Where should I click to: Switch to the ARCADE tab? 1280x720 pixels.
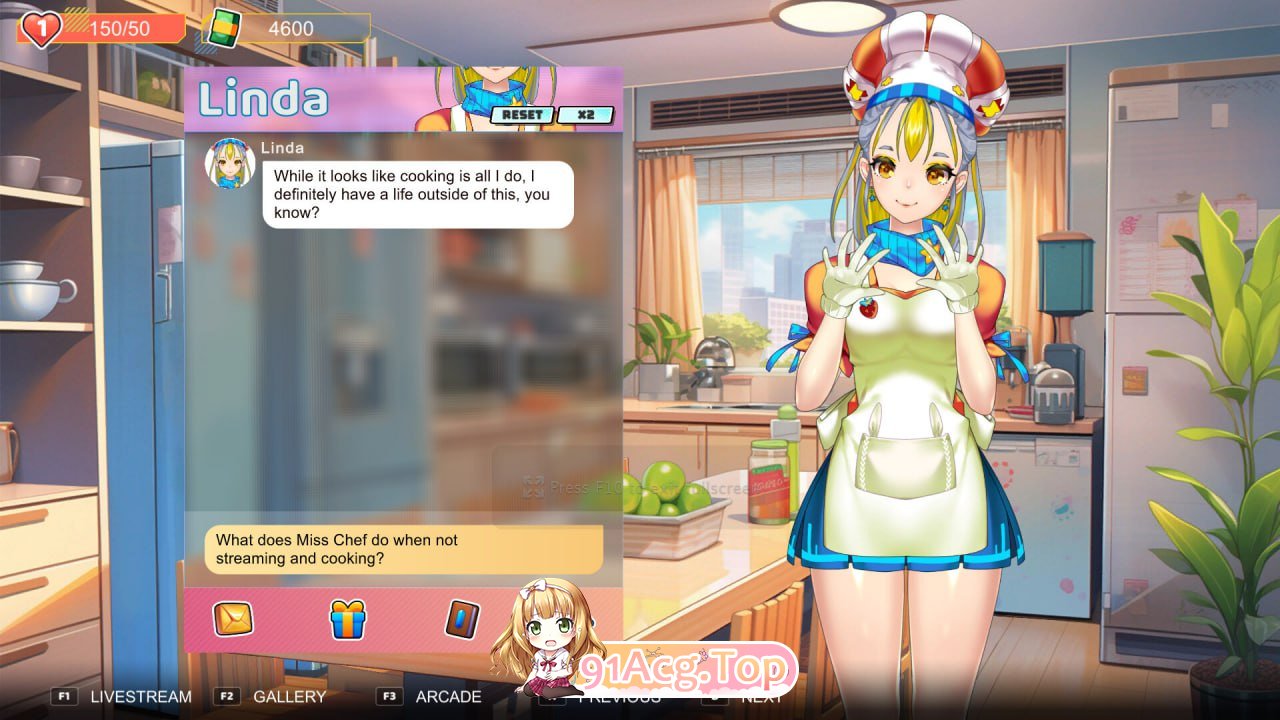pyautogui.click(x=447, y=697)
